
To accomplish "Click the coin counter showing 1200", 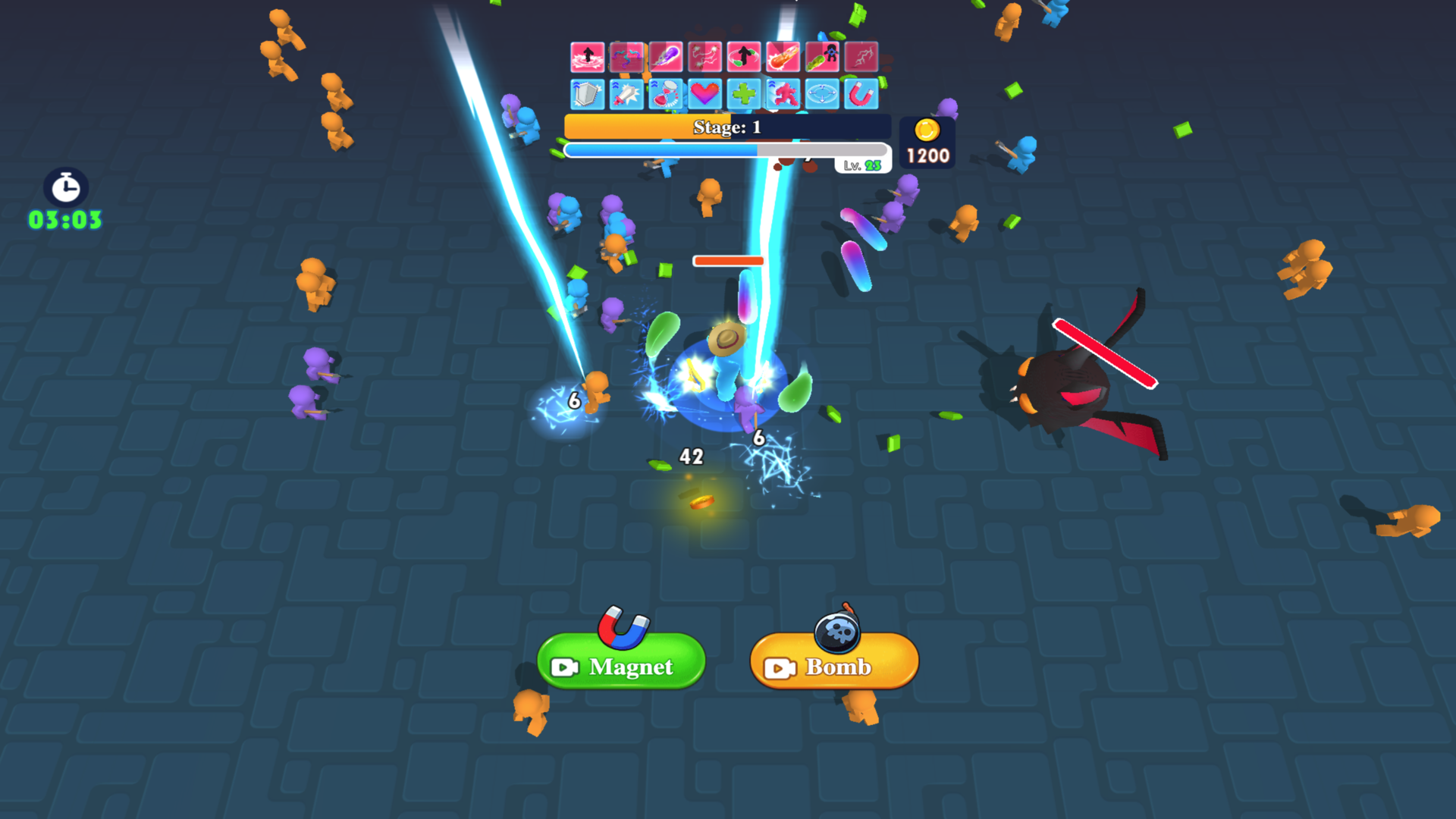I will click(x=926, y=143).
